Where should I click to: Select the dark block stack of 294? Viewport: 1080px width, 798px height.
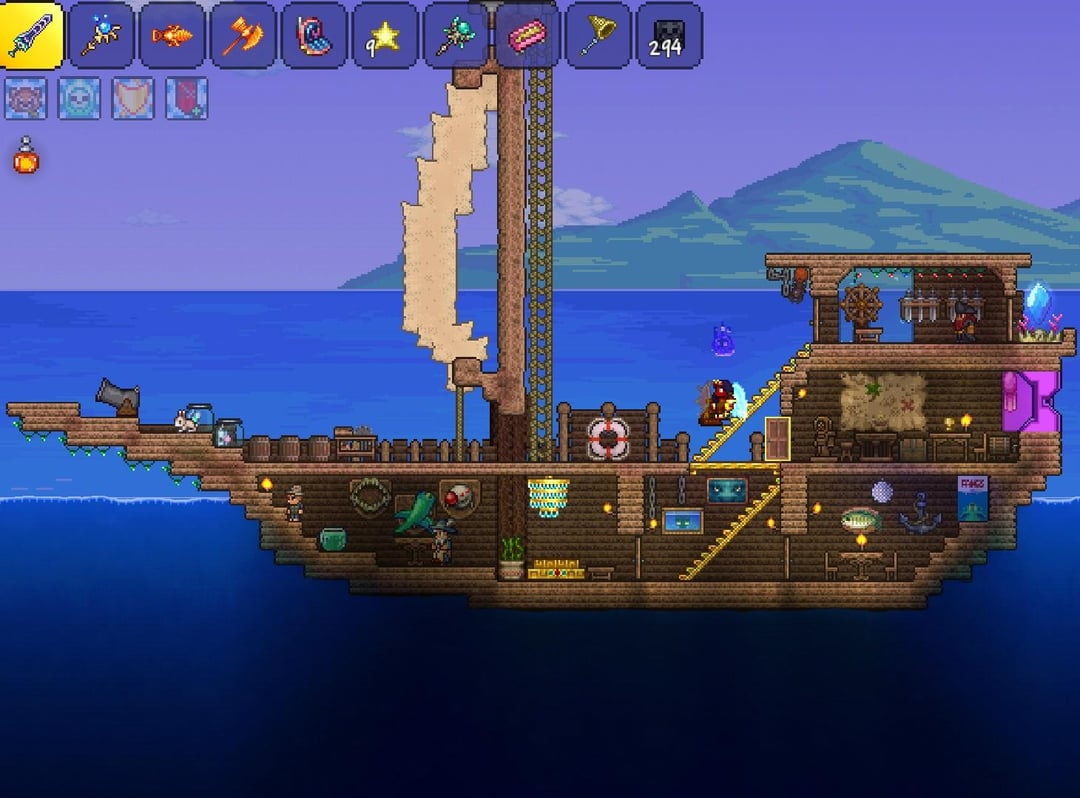[x=669, y=36]
